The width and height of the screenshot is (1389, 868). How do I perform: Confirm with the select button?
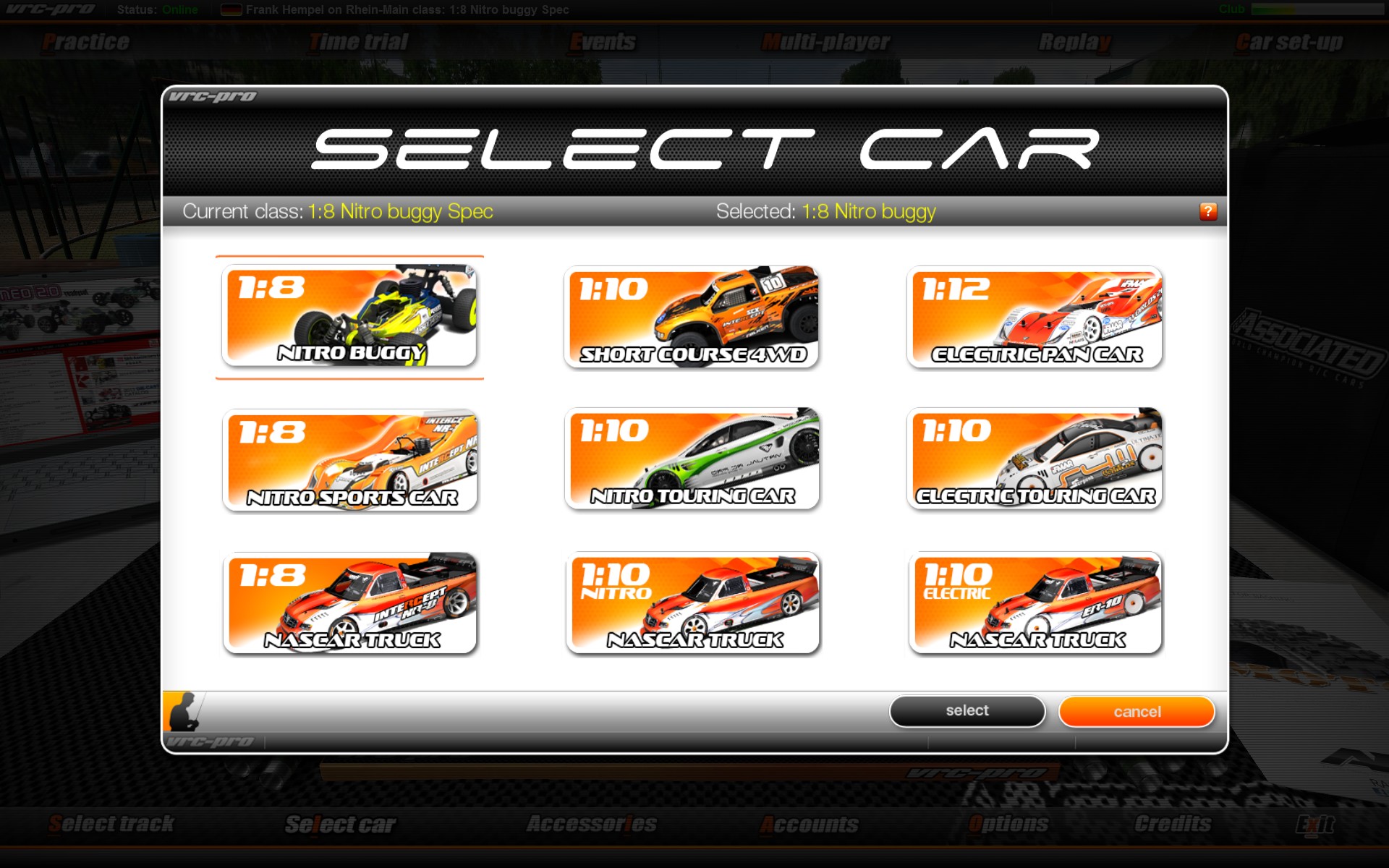click(967, 711)
